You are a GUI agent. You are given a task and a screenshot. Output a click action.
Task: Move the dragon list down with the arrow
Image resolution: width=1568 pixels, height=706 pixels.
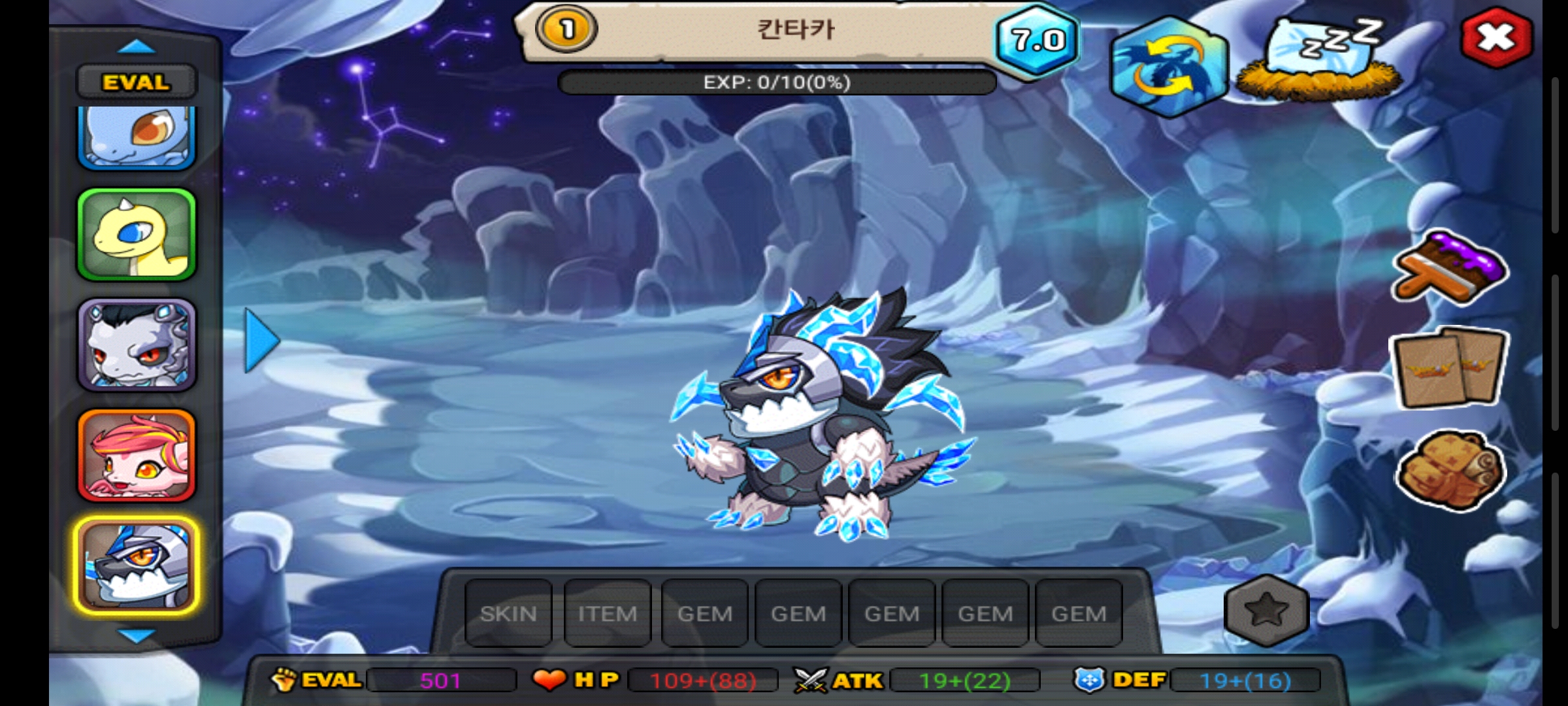click(x=136, y=635)
